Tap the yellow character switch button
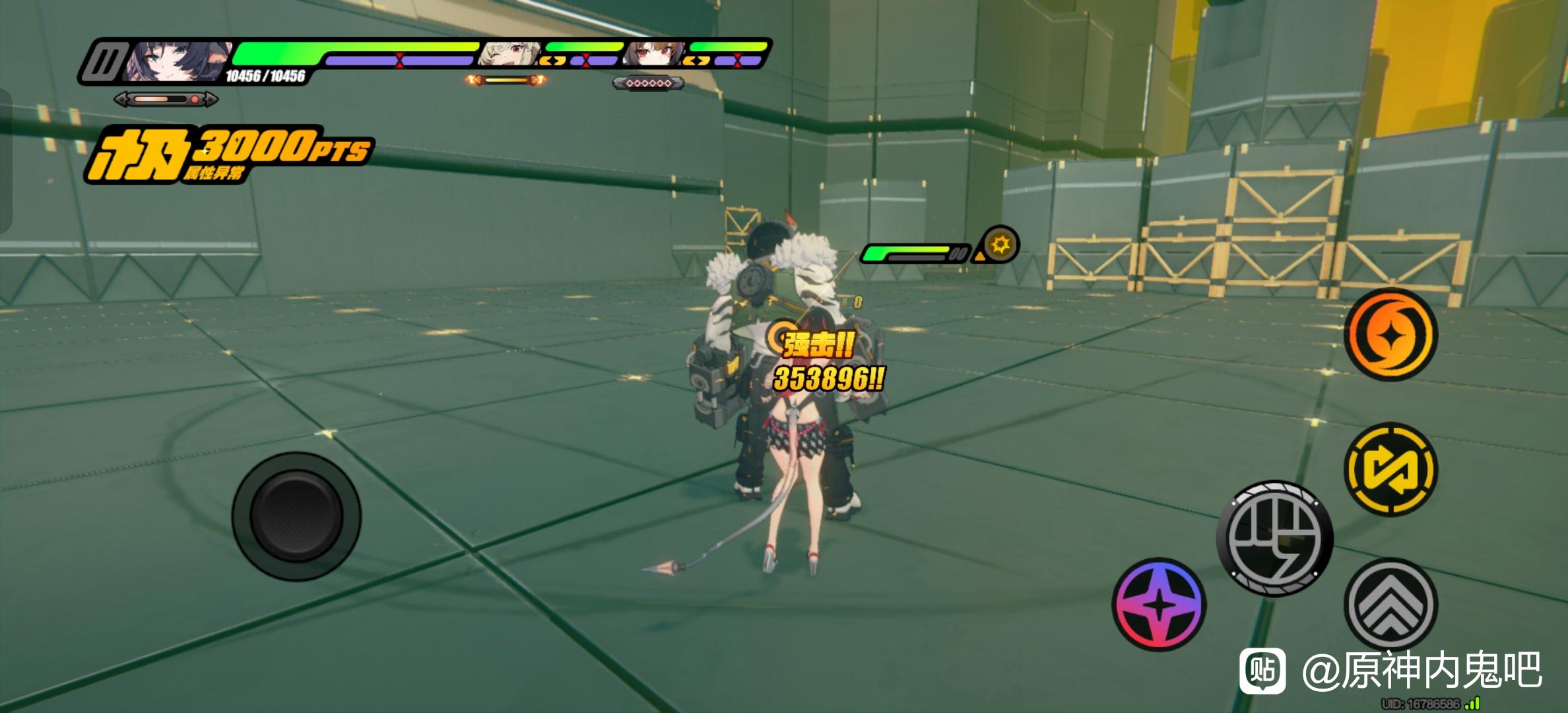 pyautogui.click(x=1391, y=469)
